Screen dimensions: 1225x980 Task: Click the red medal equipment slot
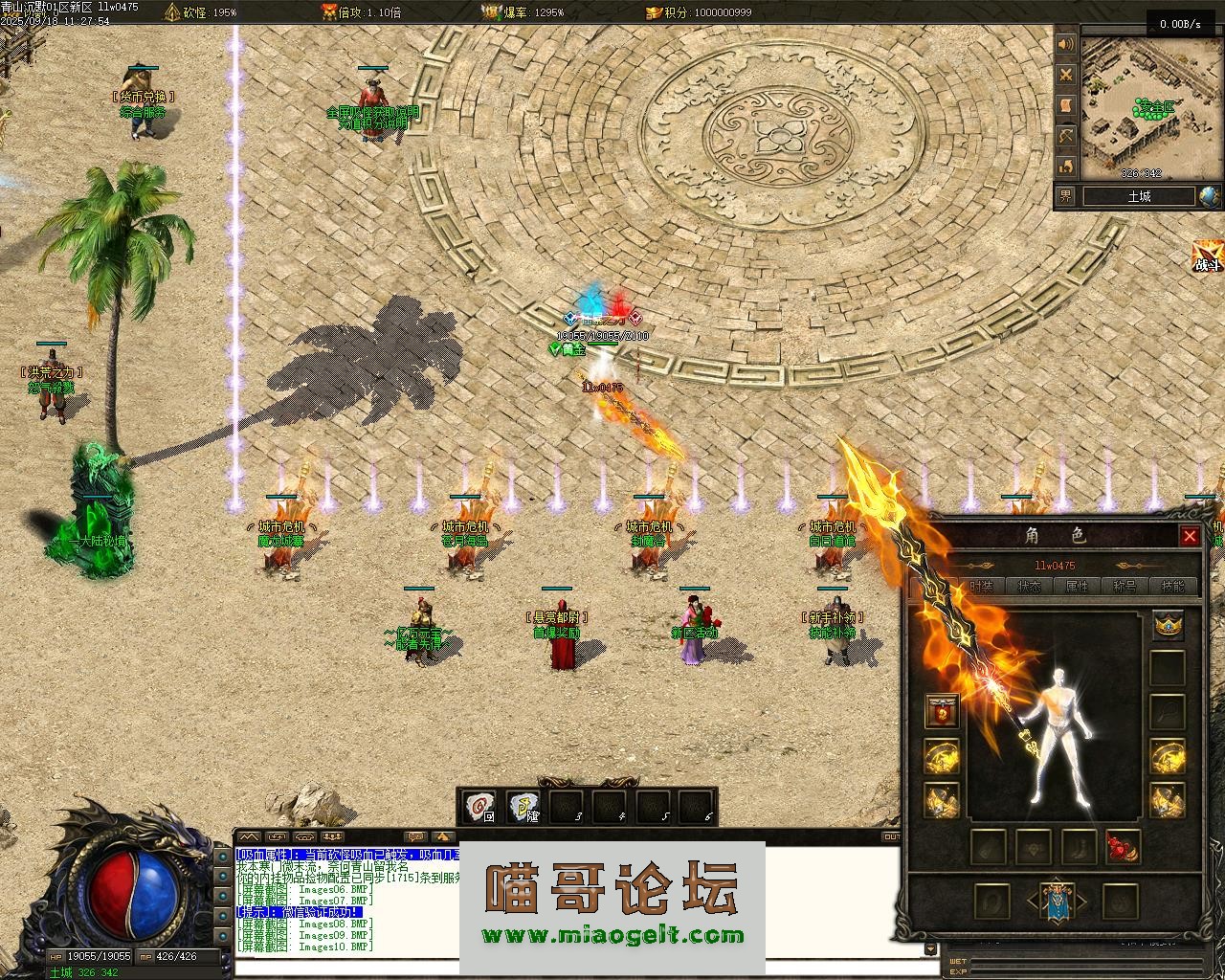pos(943,712)
